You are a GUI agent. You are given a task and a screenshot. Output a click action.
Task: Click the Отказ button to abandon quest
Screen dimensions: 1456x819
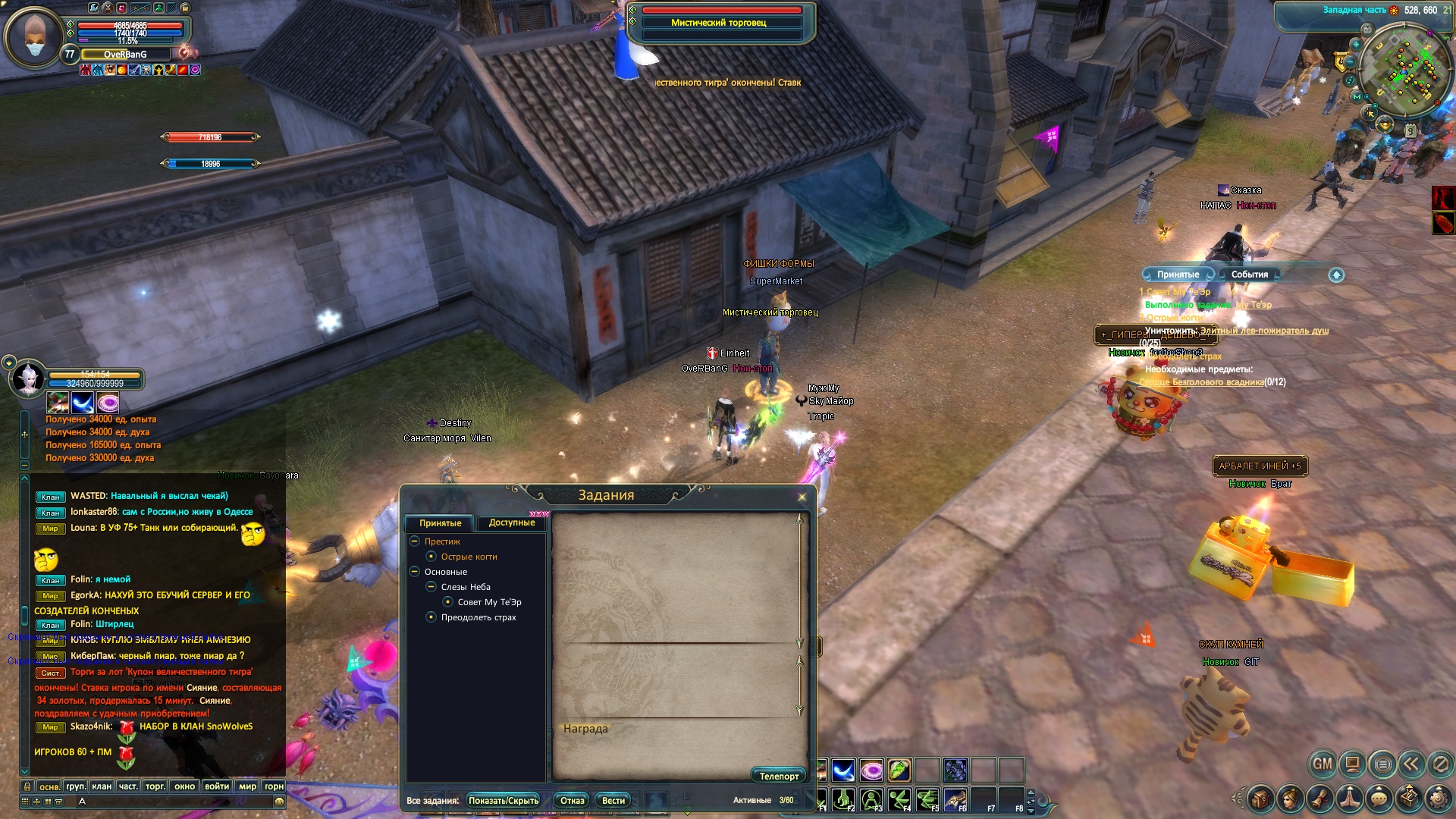tap(572, 801)
